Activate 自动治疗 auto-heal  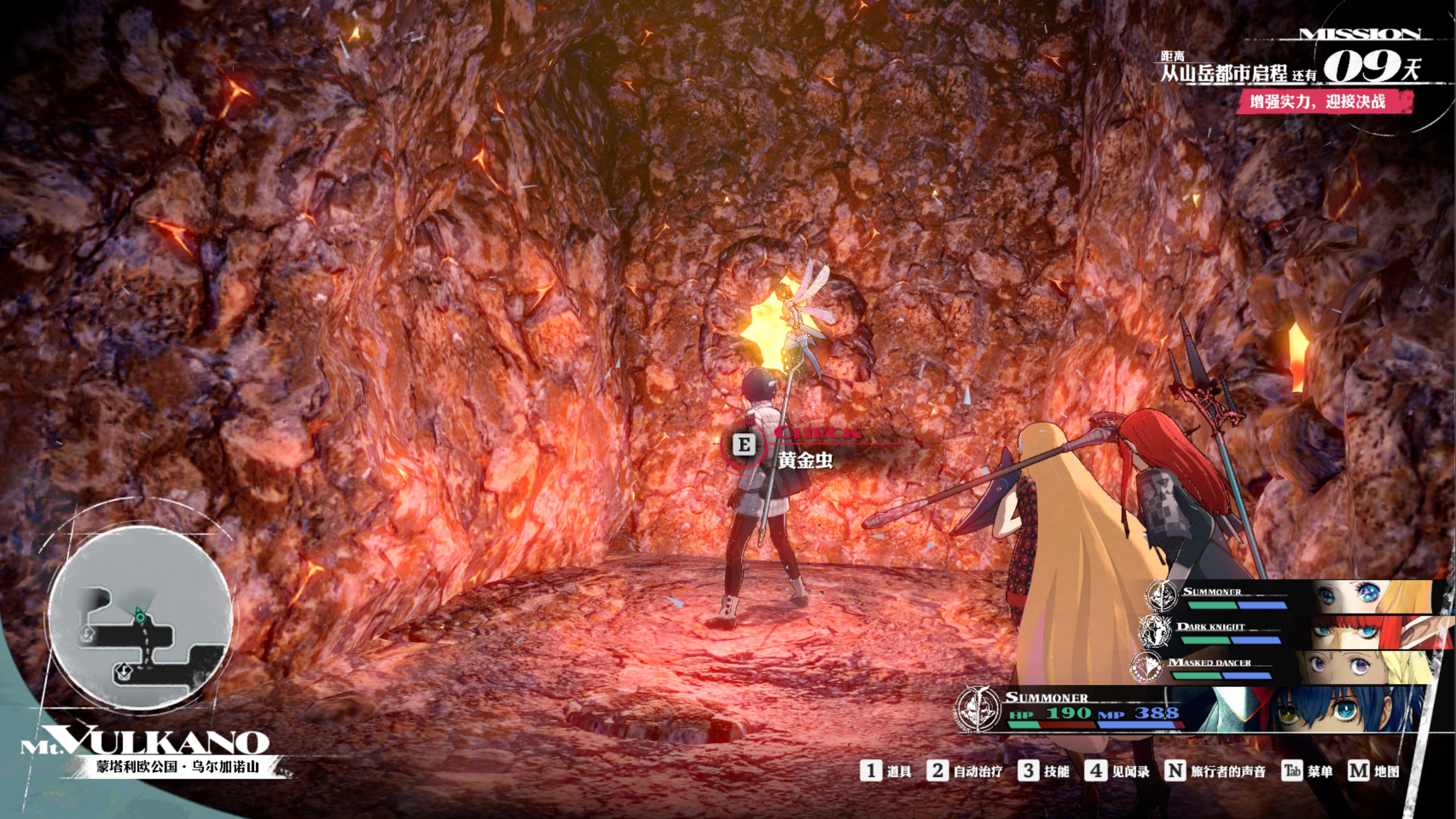[964, 772]
